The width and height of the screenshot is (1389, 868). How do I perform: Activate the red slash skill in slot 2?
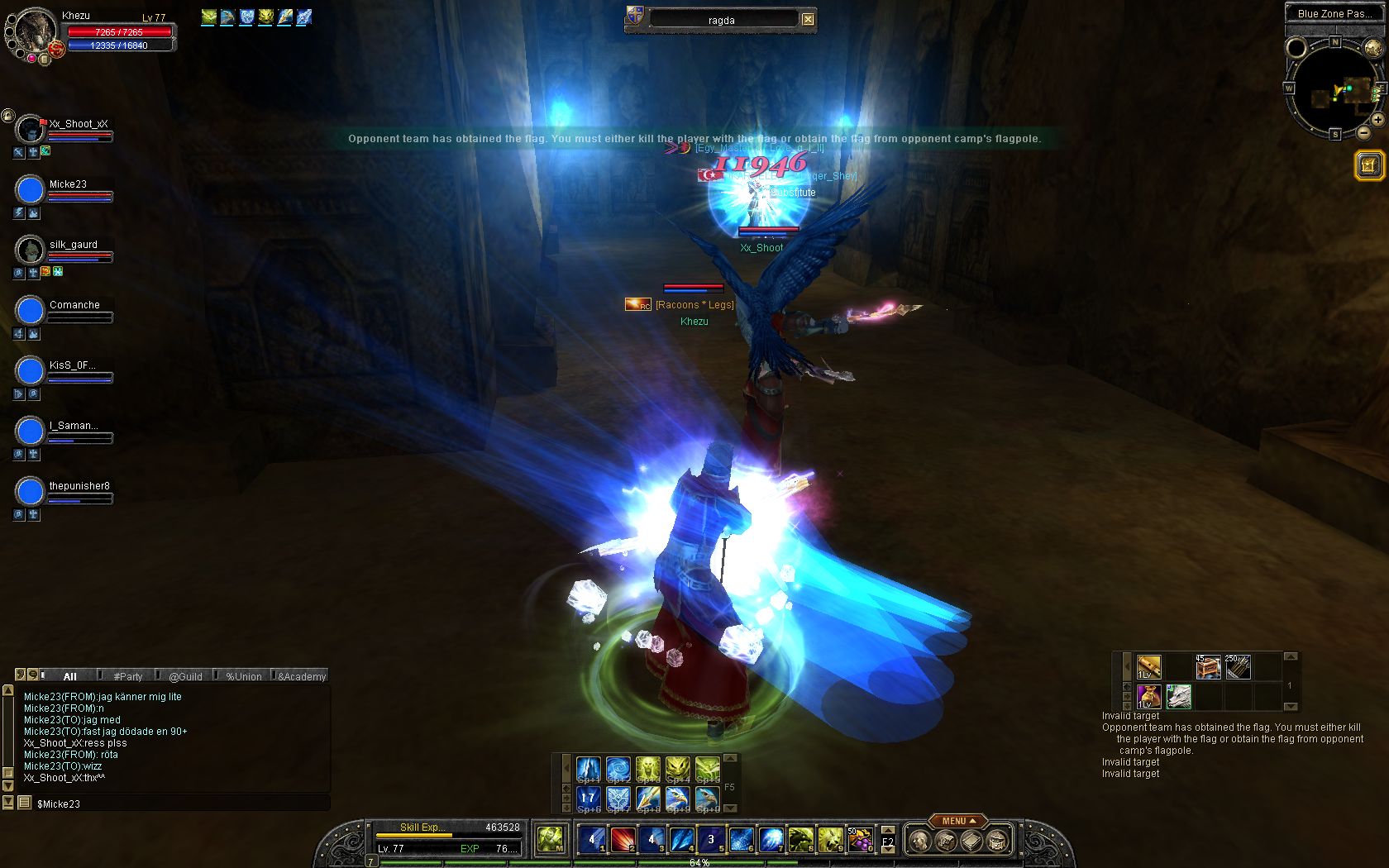(x=623, y=840)
